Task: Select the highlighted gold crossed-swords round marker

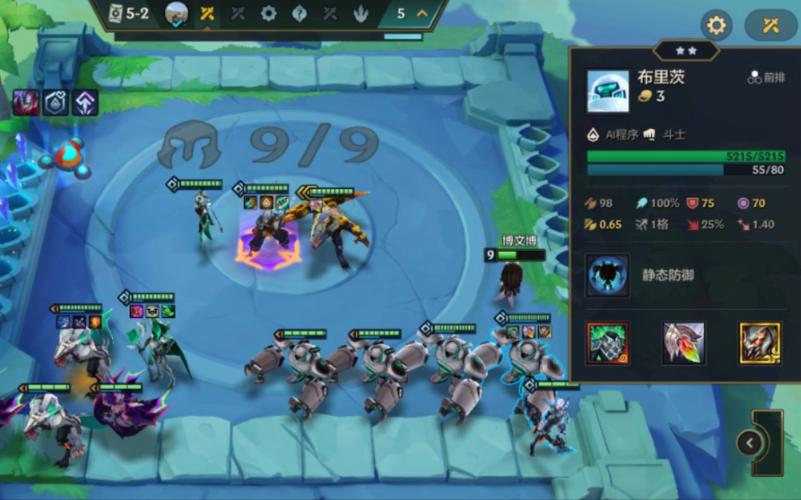Action: (x=207, y=13)
